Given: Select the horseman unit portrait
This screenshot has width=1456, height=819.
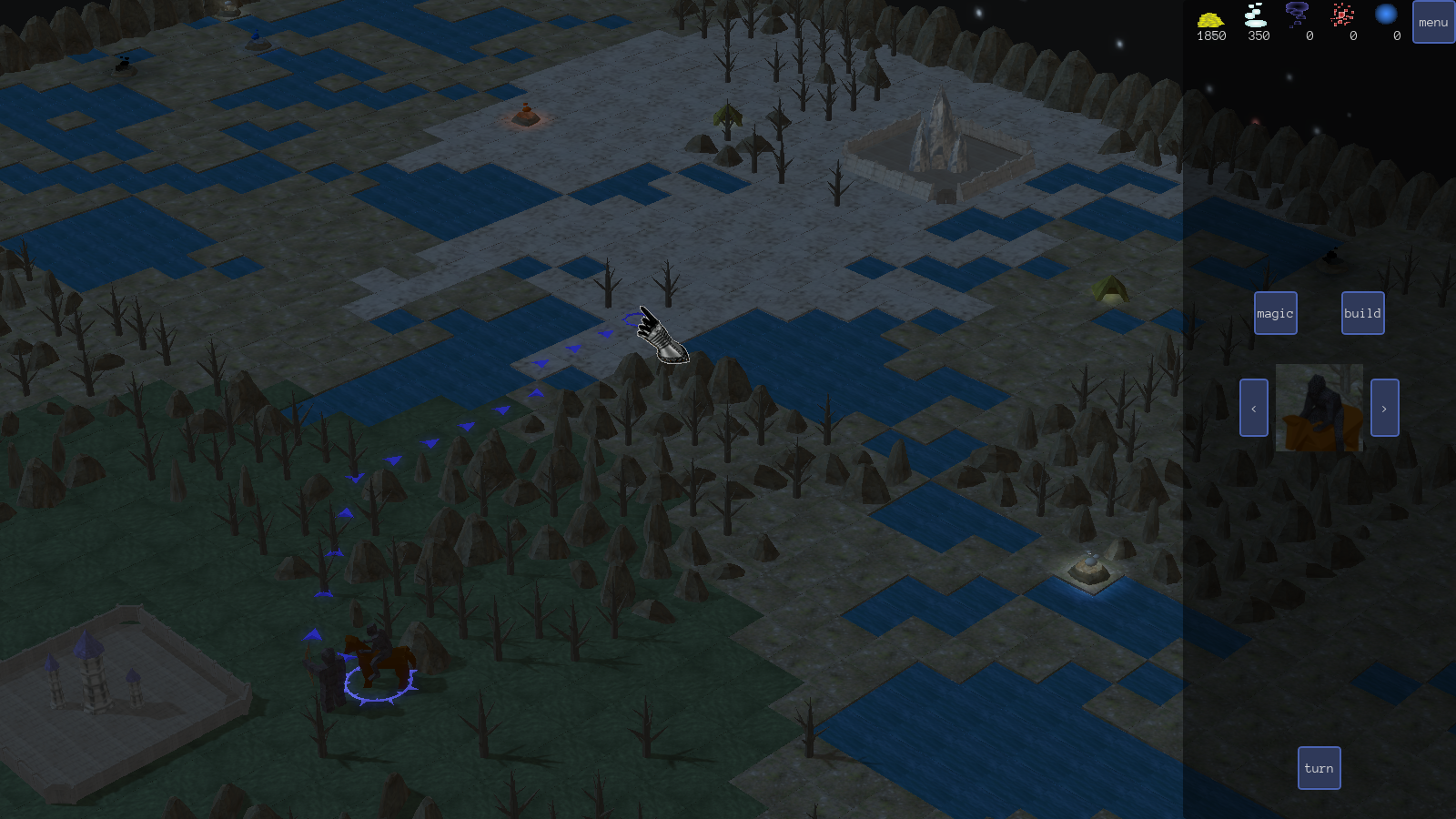Looking at the screenshot, I should pyautogui.click(x=1319, y=408).
